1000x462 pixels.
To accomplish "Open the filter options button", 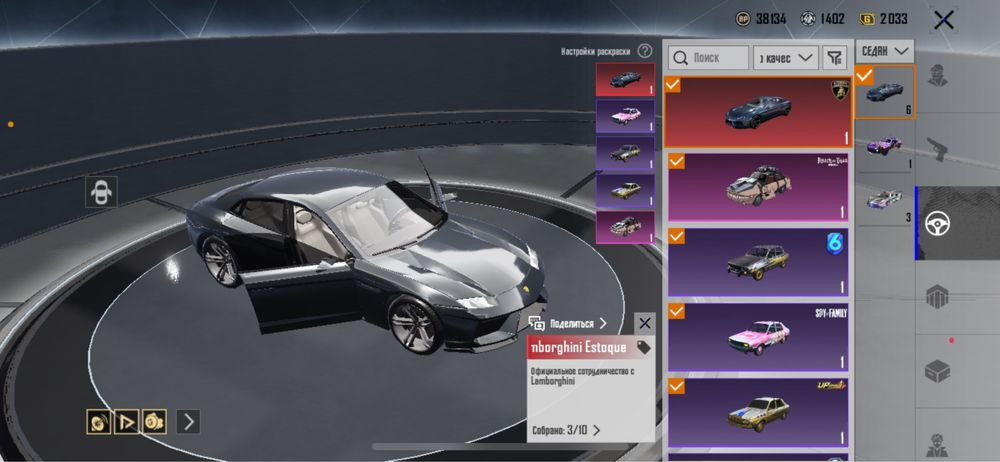I will pos(835,58).
